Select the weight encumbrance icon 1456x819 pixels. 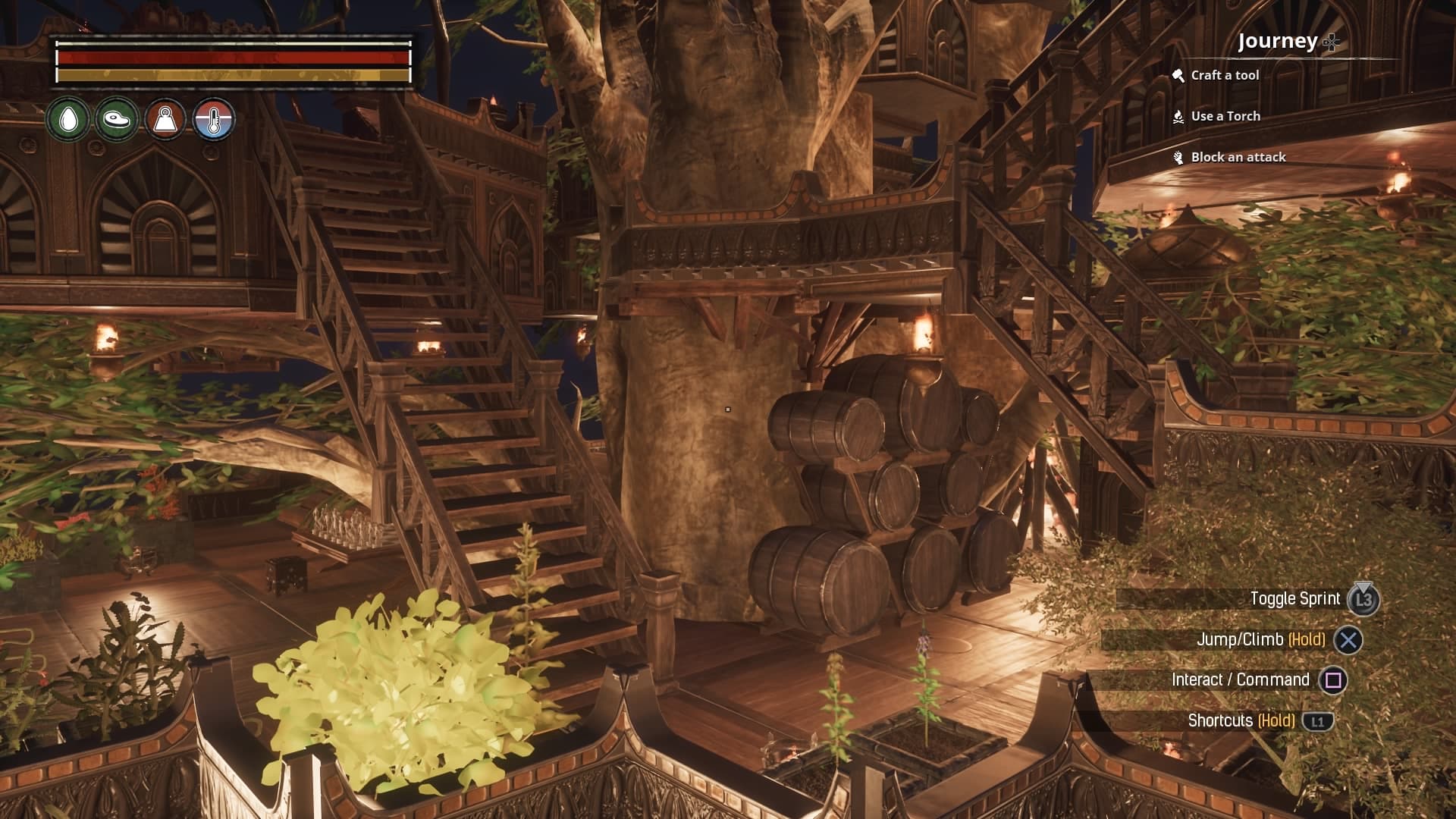click(165, 120)
